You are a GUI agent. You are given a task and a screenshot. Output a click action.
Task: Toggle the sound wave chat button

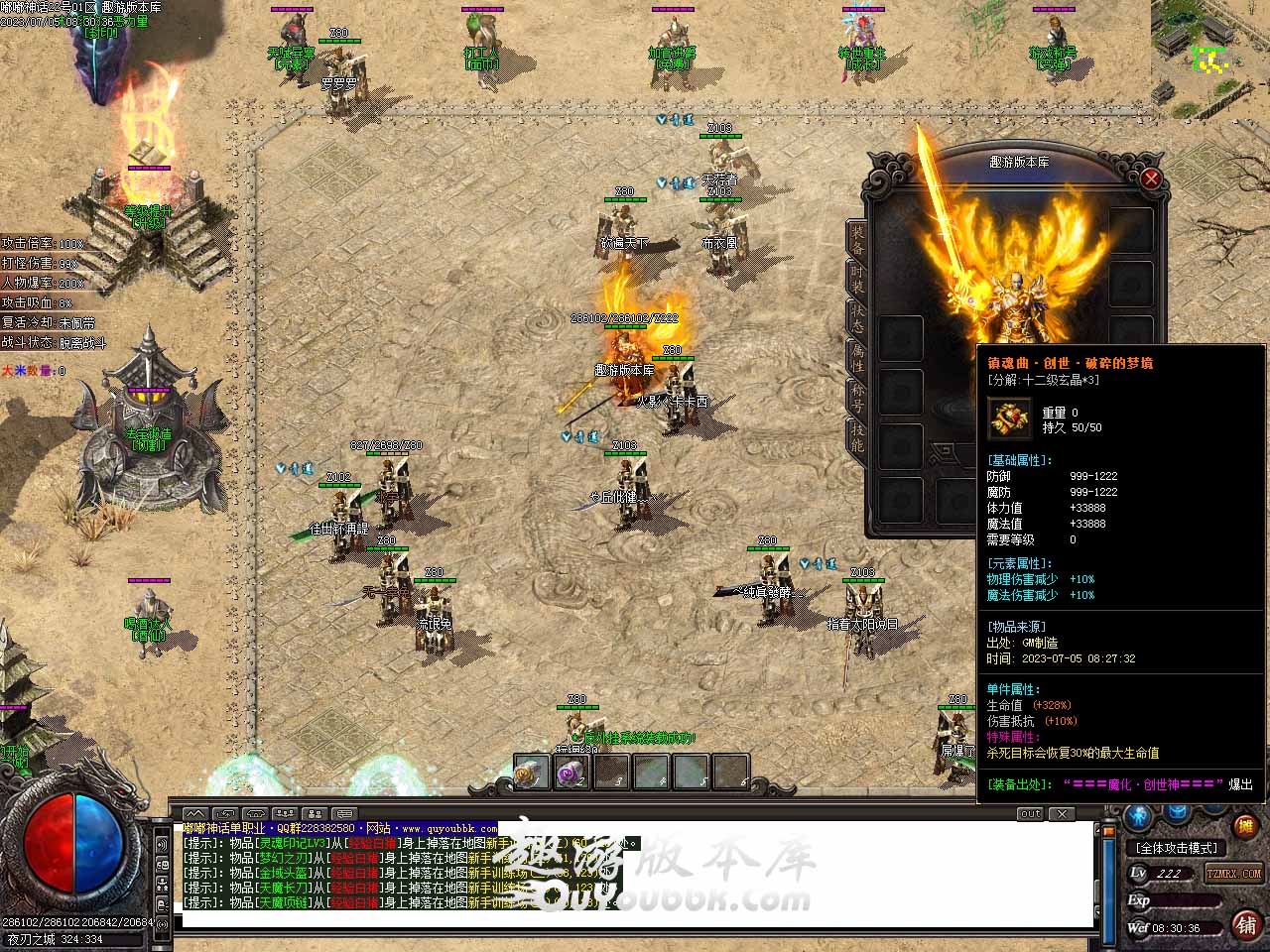(162, 844)
